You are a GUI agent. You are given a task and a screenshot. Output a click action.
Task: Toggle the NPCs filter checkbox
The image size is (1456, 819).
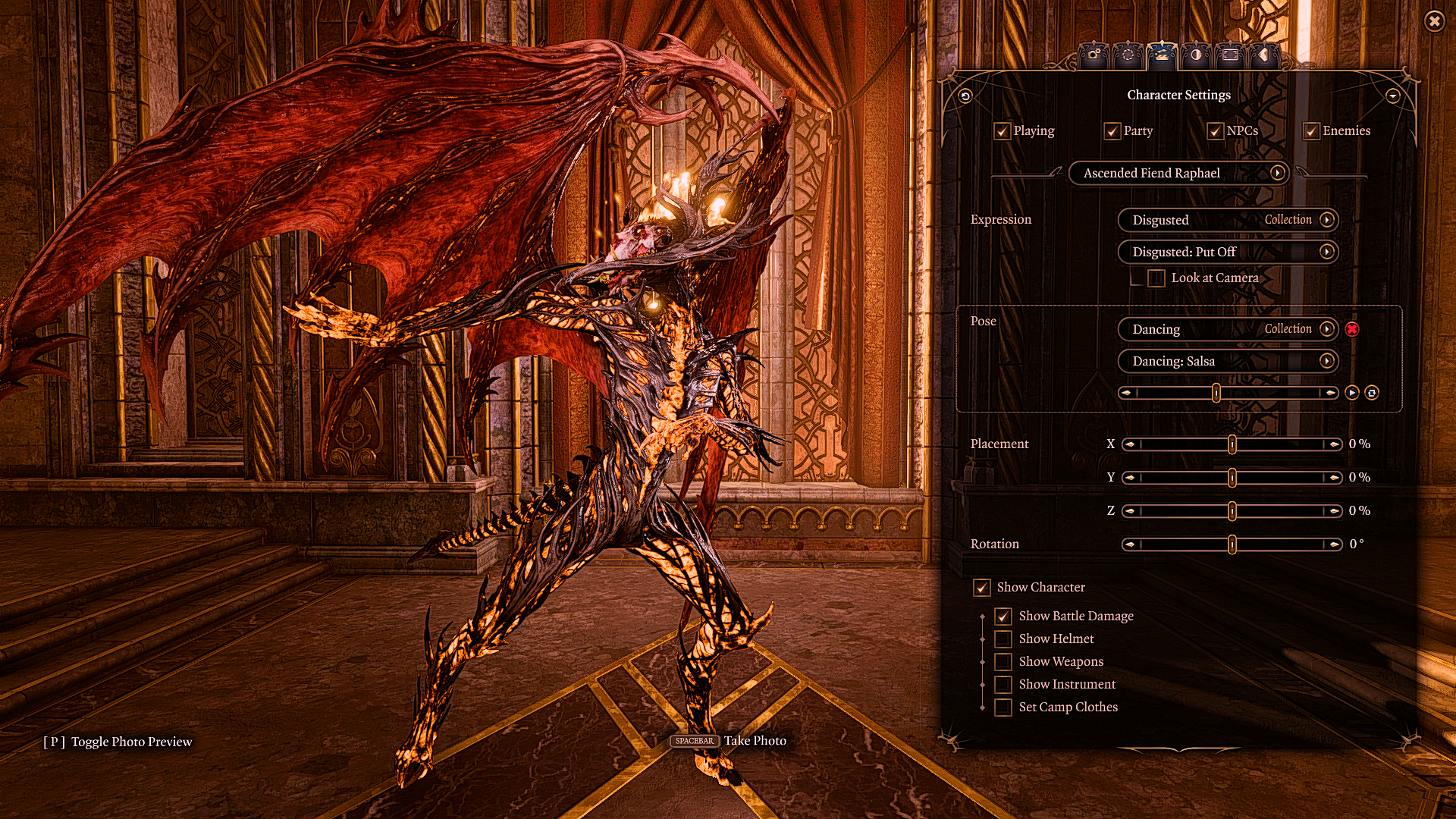point(1216,131)
